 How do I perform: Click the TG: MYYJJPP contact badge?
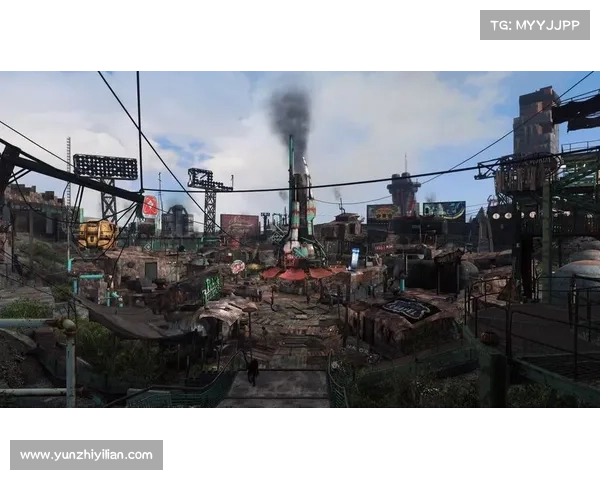(x=535, y=24)
